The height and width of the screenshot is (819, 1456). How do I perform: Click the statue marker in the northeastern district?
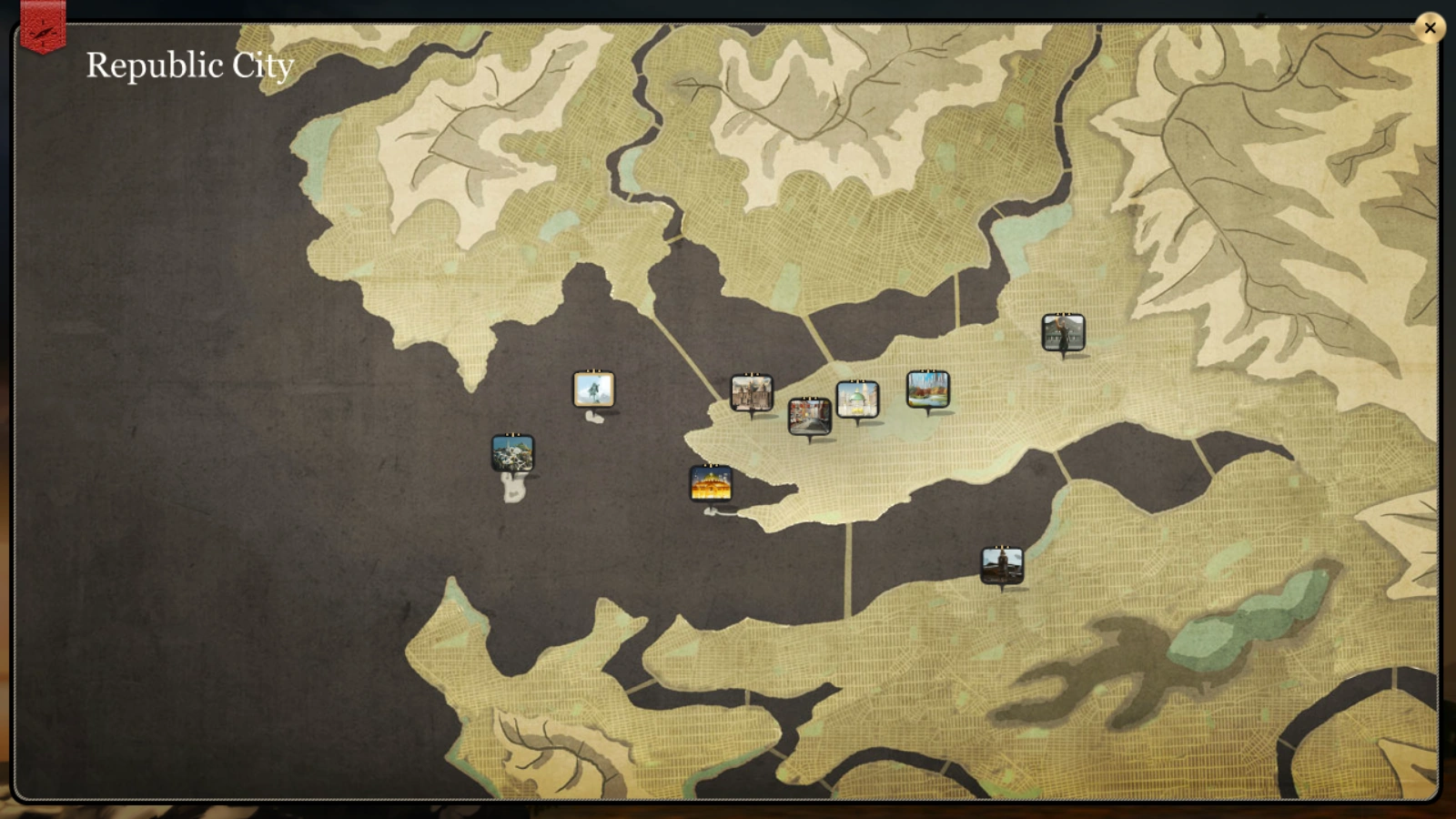pos(1063,332)
